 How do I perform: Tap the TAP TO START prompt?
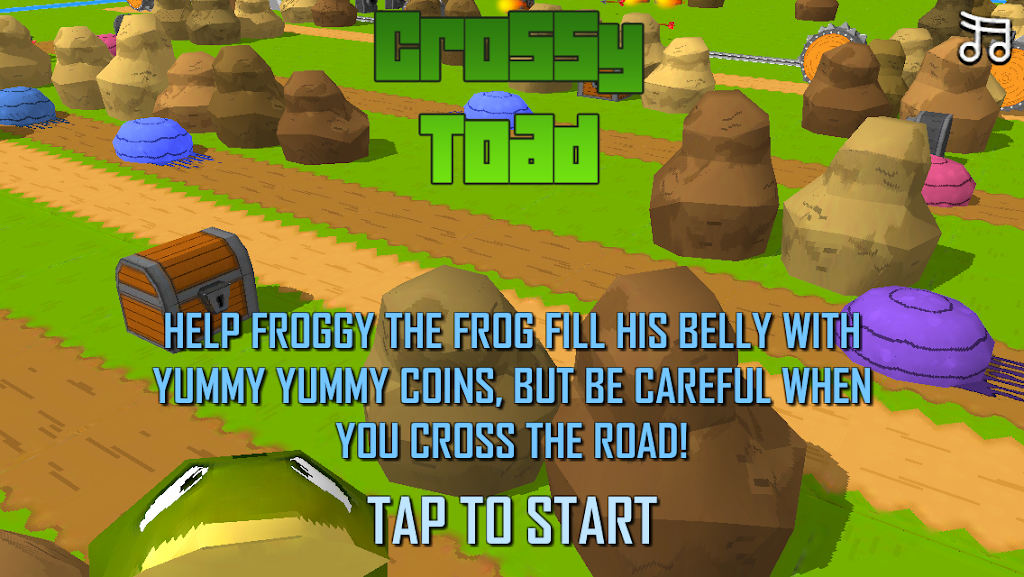512,520
